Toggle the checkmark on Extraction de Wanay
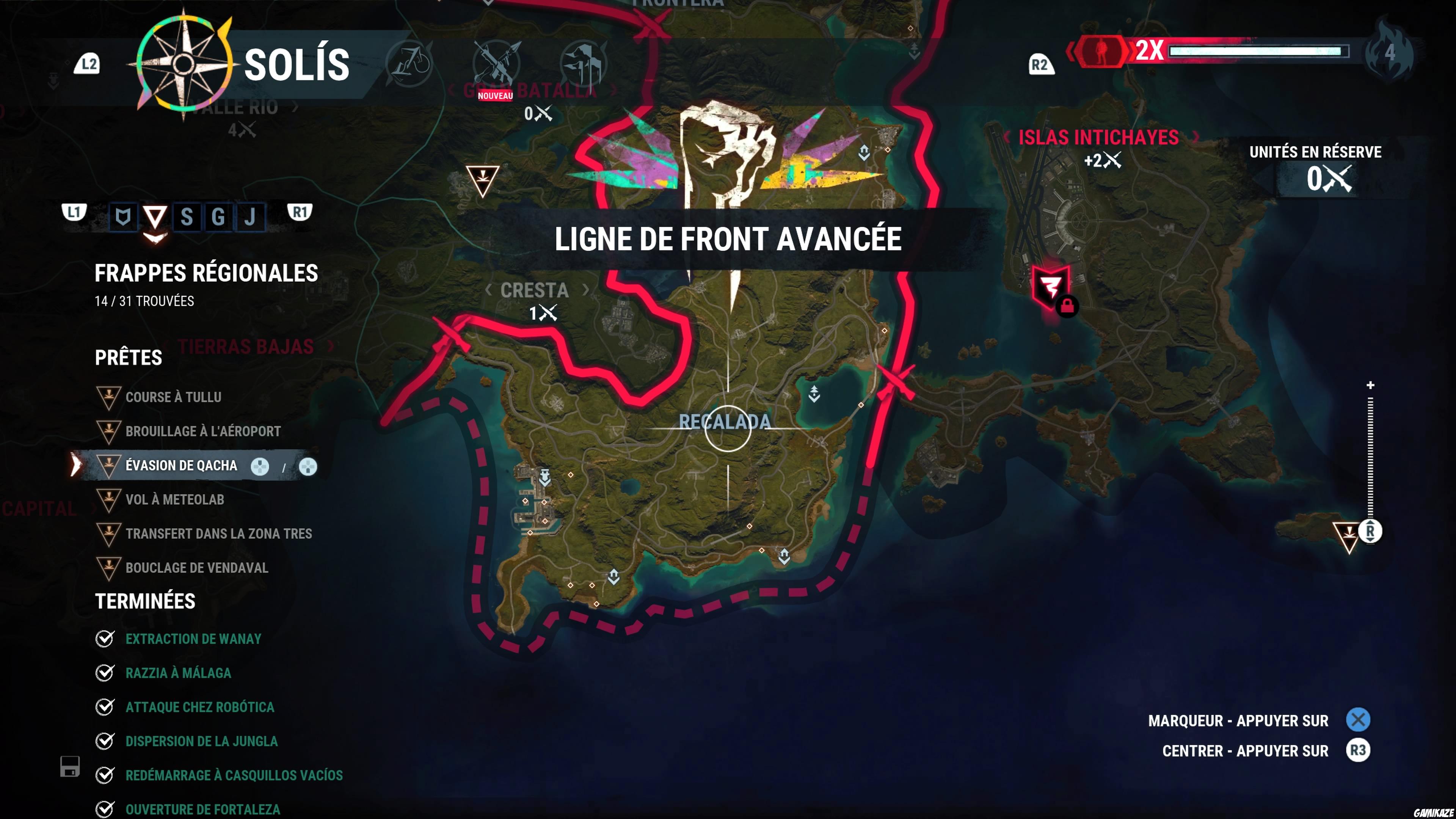This screenshot has height=819, width=1456. [x=105, y=639]
